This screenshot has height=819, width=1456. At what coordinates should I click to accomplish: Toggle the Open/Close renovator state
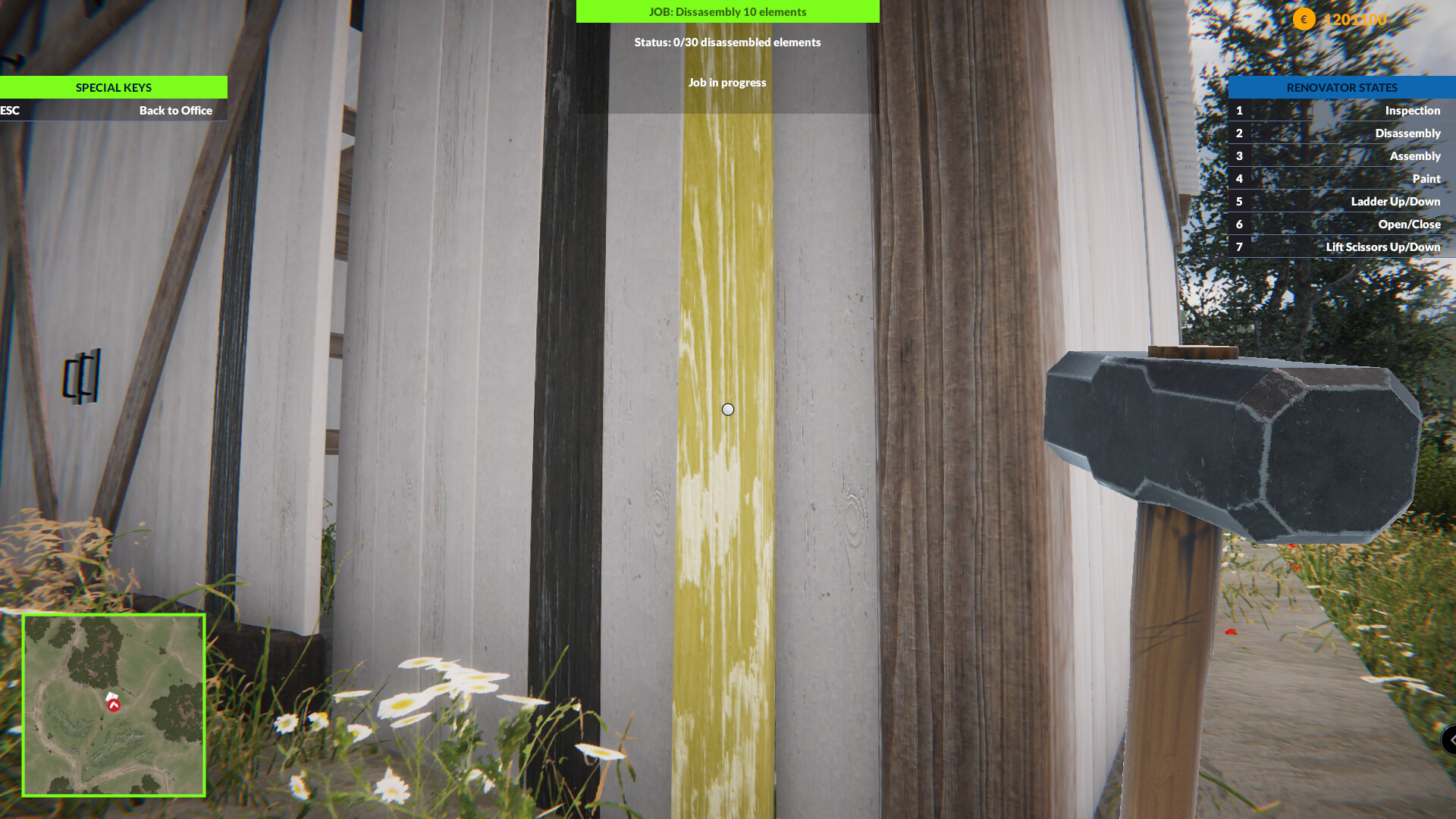[1410, 224]
